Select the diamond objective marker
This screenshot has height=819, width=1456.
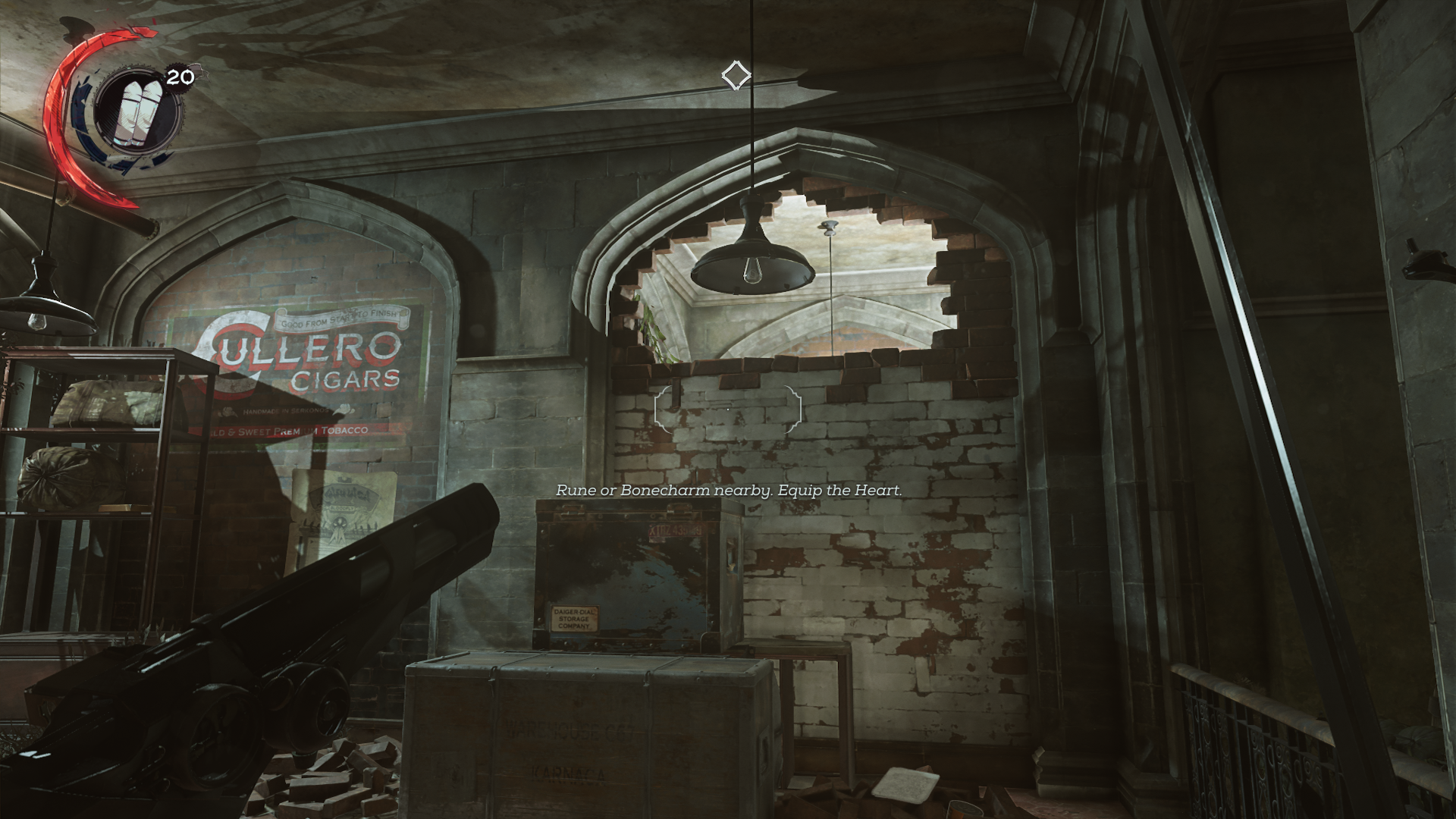pos(736,76)
